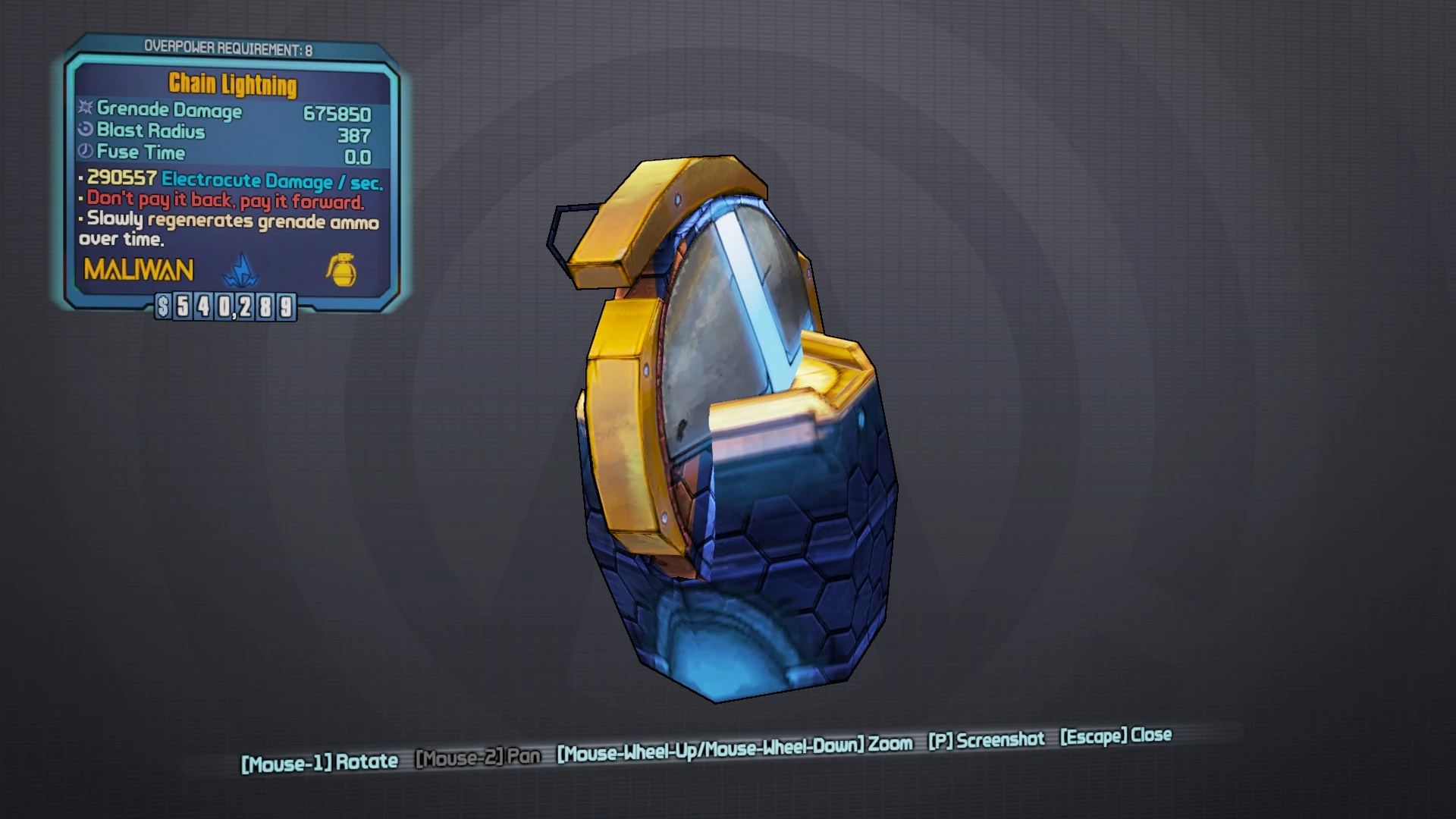
Task: Click the [Escape] Close hint
Action: click(x=1115, y=736)
